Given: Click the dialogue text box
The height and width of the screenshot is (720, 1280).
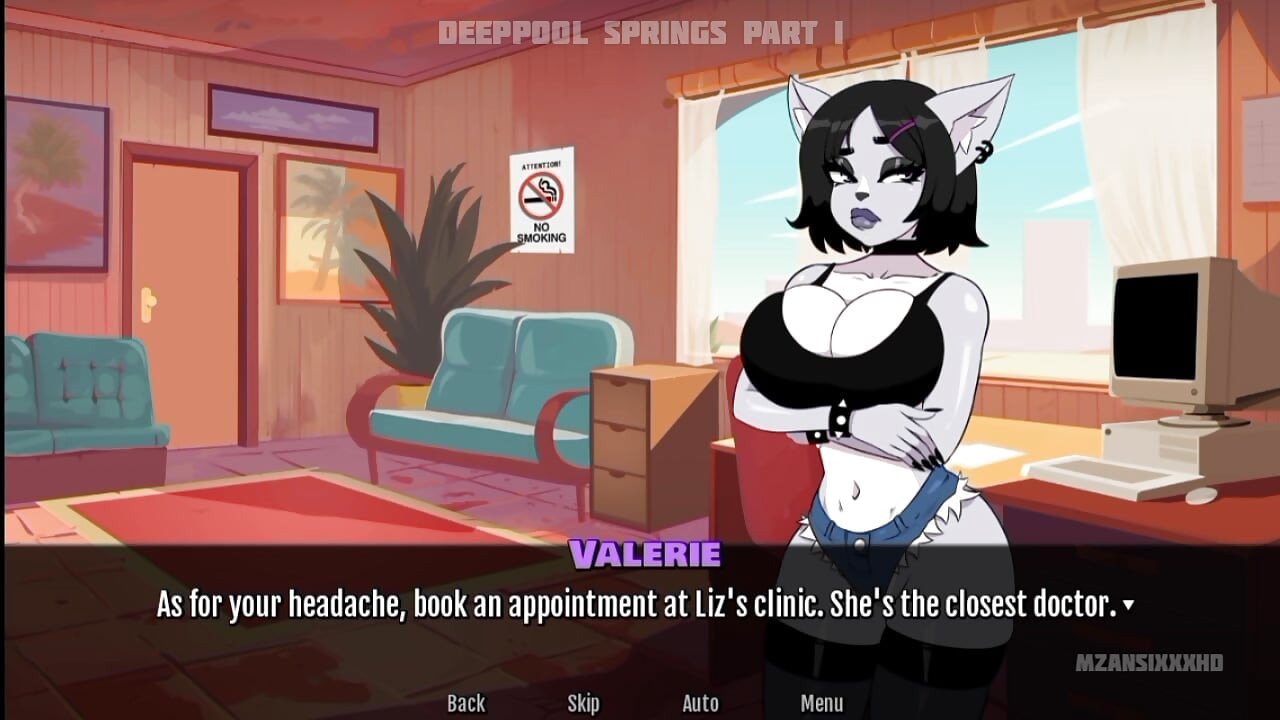Looking at the screenshot, I should [640, 603].
